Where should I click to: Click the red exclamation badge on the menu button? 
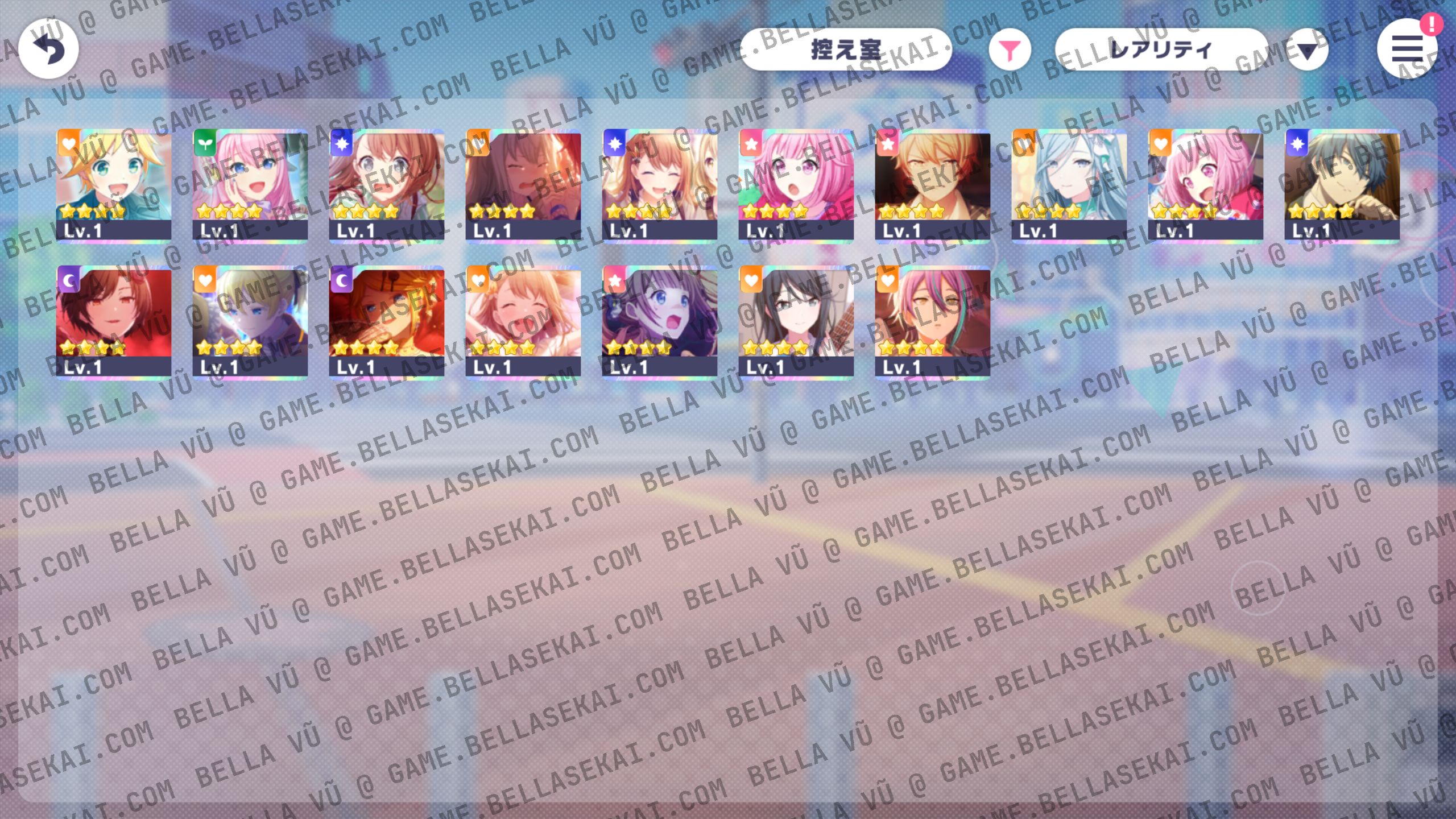1432,26
